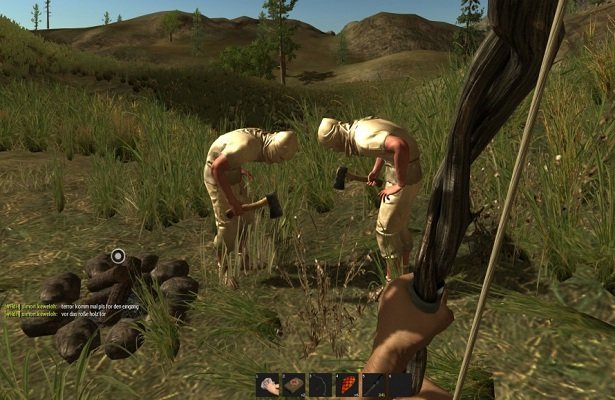Select the red checkered item slot
This screenshot has height=400, width=615.
[347, 385]
